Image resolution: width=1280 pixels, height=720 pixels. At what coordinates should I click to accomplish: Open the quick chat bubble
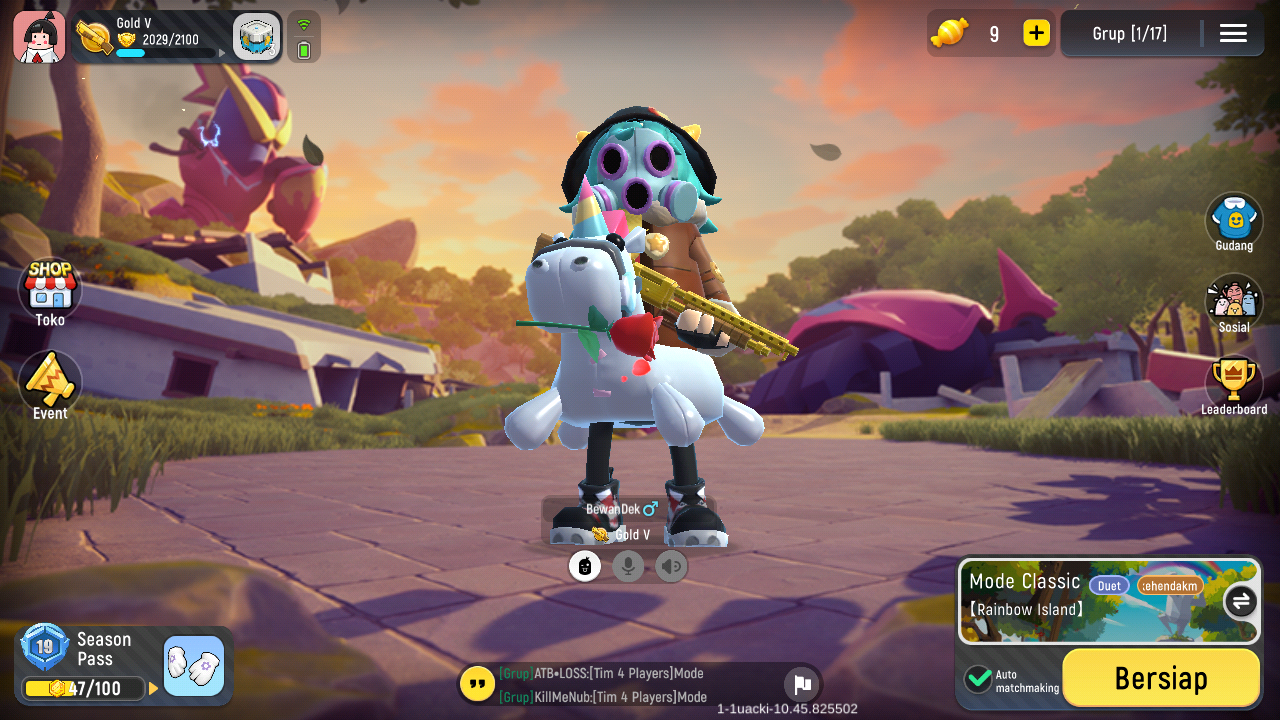[477, 685]
